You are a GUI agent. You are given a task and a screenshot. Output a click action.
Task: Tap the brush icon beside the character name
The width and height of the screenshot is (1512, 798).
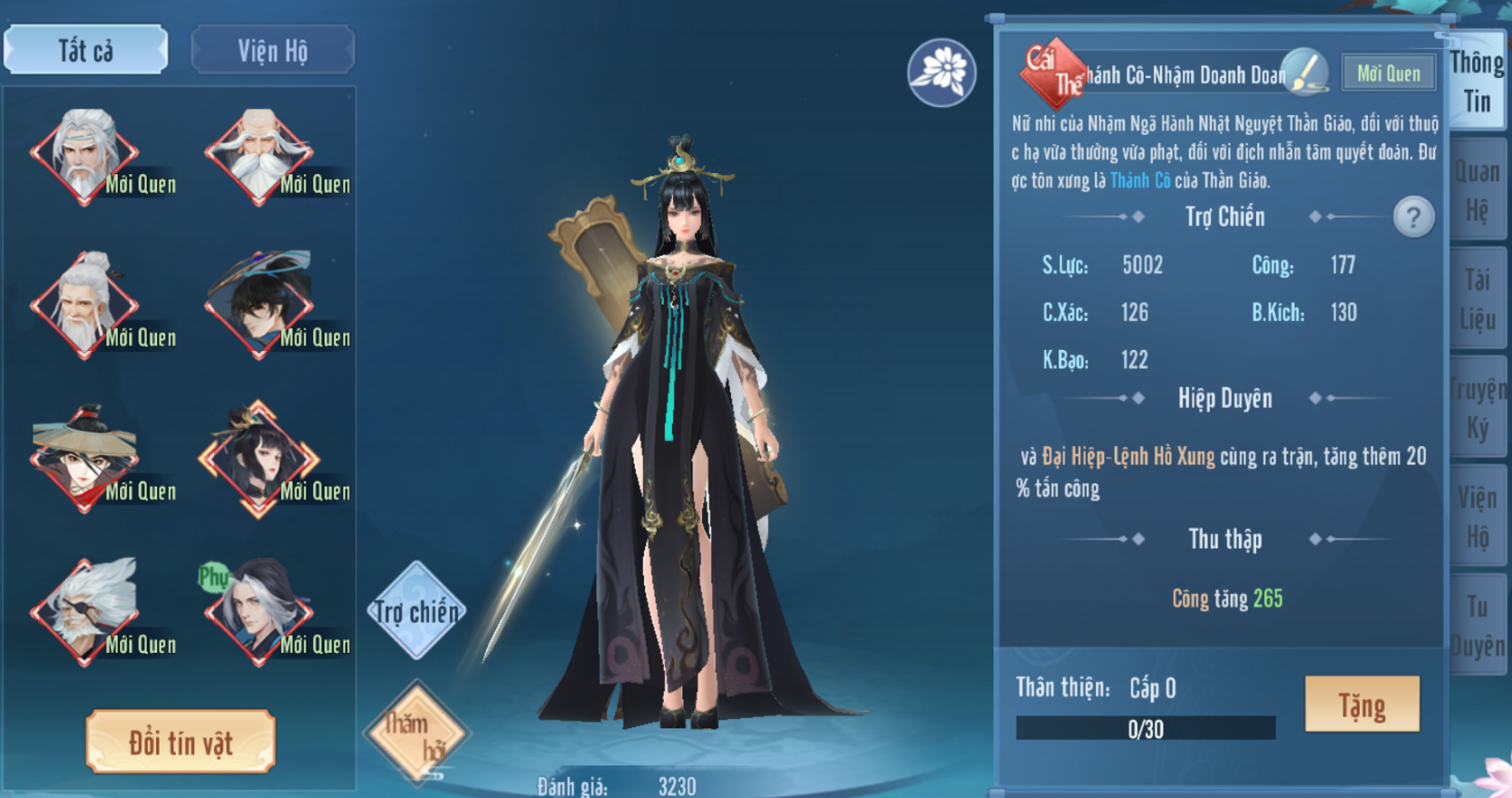(x=1305, y=73)
